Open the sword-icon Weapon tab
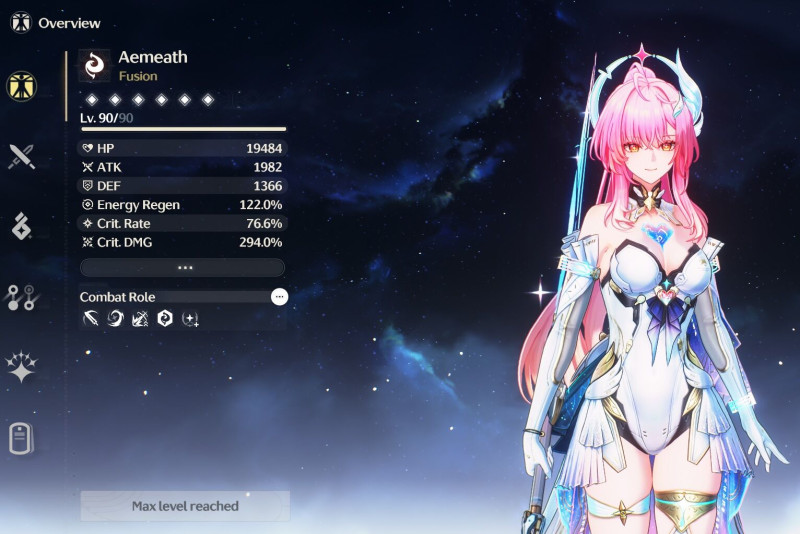This screenshot has width=800, height=534. [x=21, y=156]
